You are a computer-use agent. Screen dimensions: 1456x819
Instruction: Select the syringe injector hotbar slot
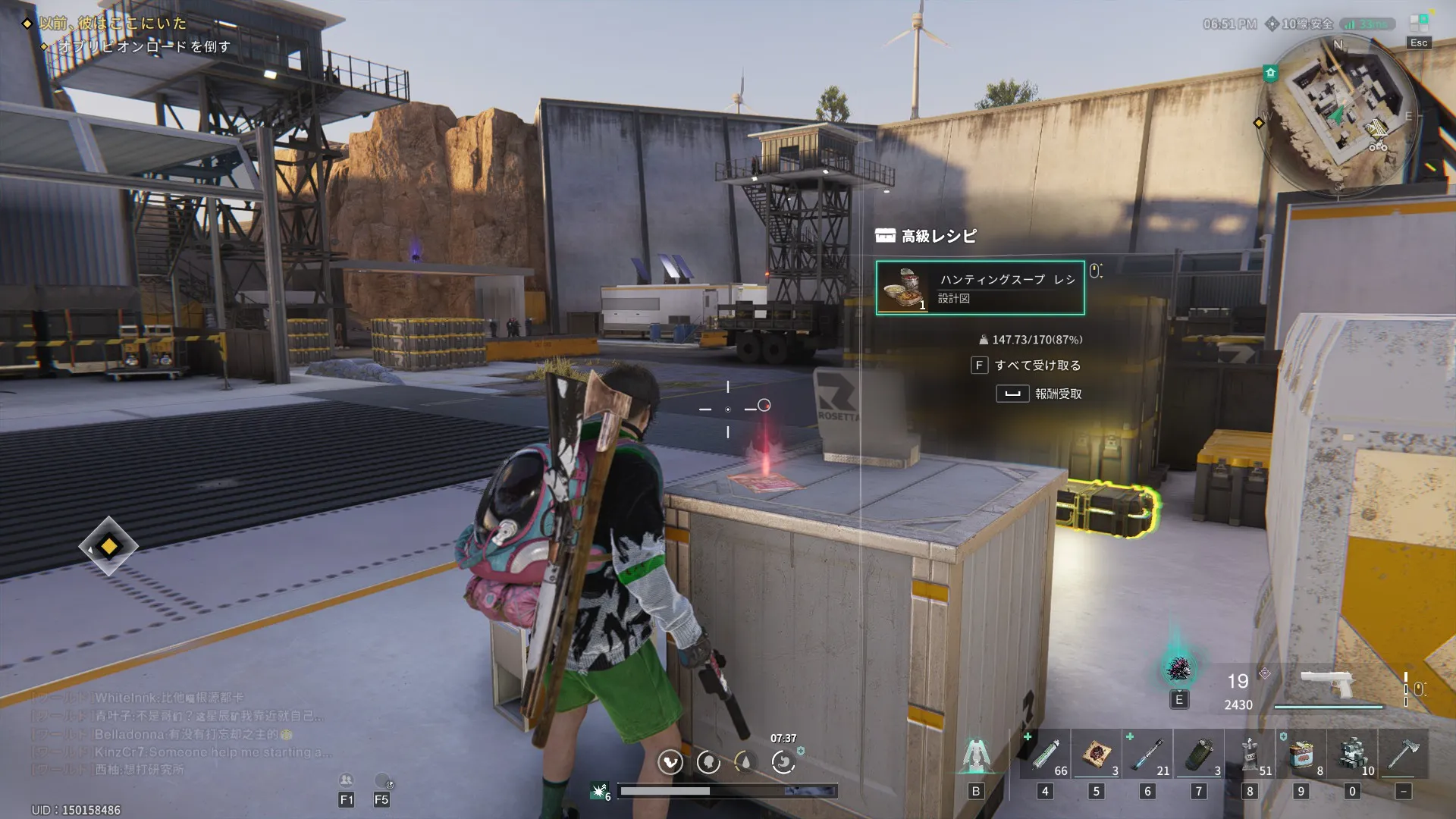(1045, 755)
